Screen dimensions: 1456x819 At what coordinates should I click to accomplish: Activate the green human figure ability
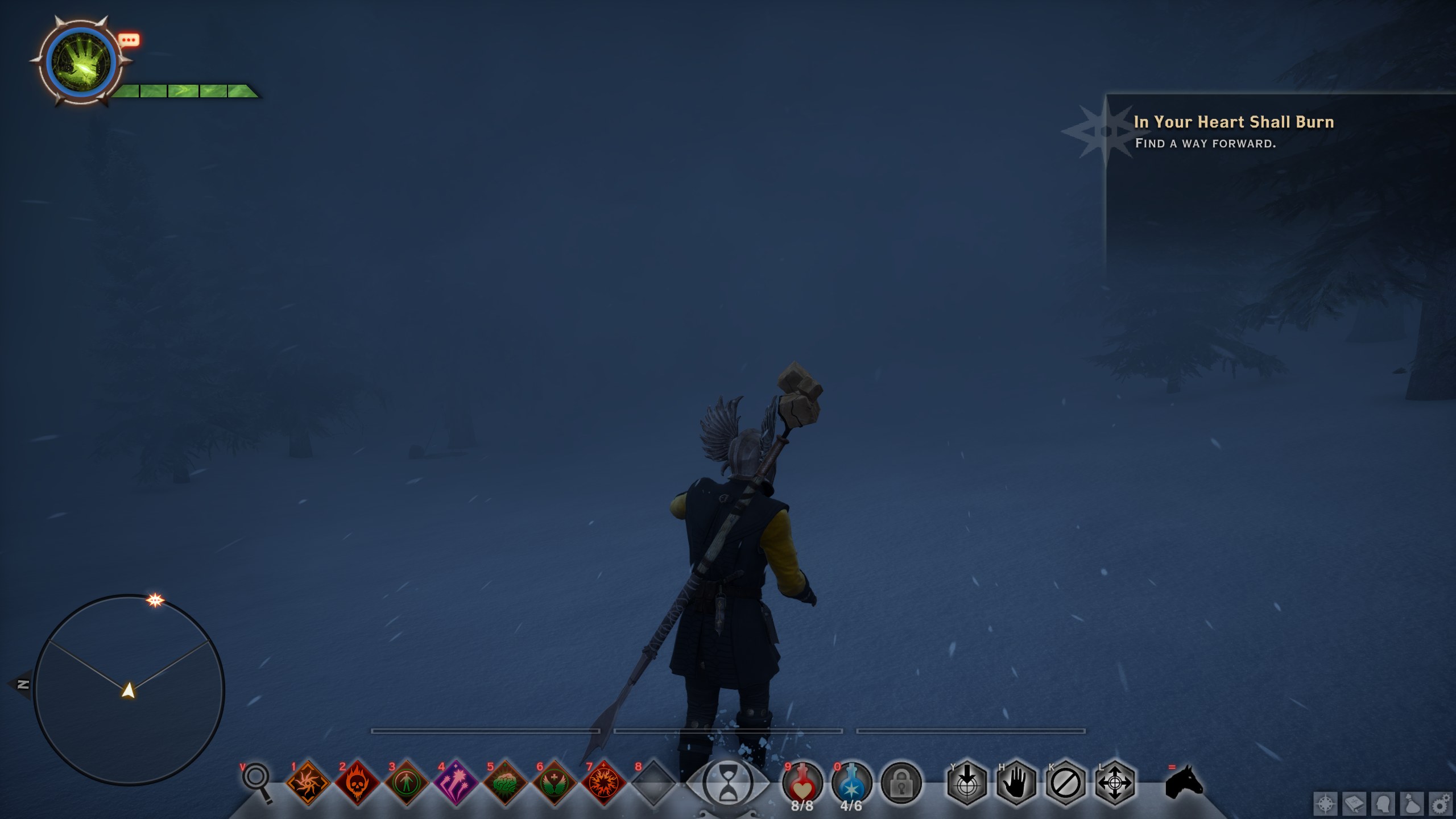(407, 783)
